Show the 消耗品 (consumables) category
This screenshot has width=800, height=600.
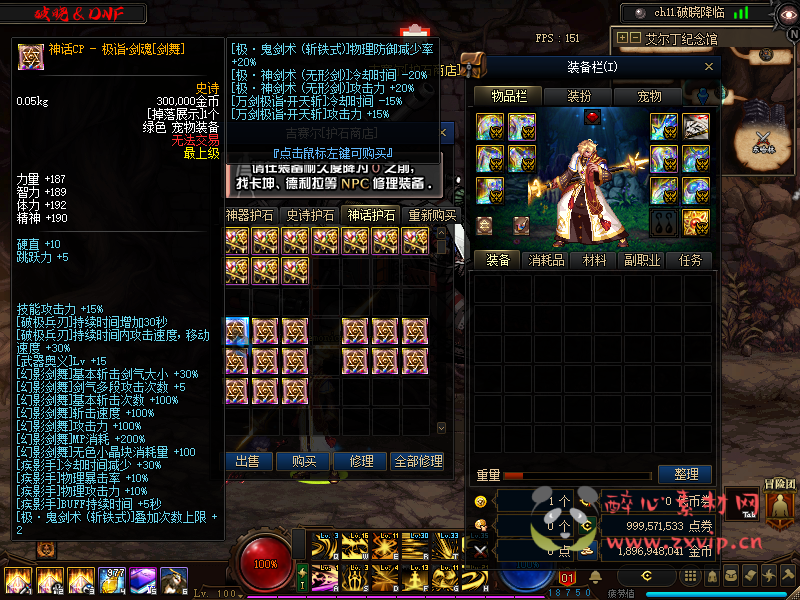[546, 260]
